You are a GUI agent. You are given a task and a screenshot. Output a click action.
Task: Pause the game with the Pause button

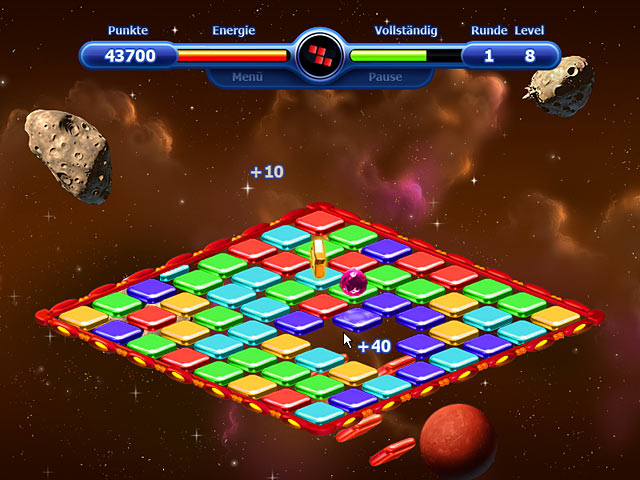click(385, 76)
